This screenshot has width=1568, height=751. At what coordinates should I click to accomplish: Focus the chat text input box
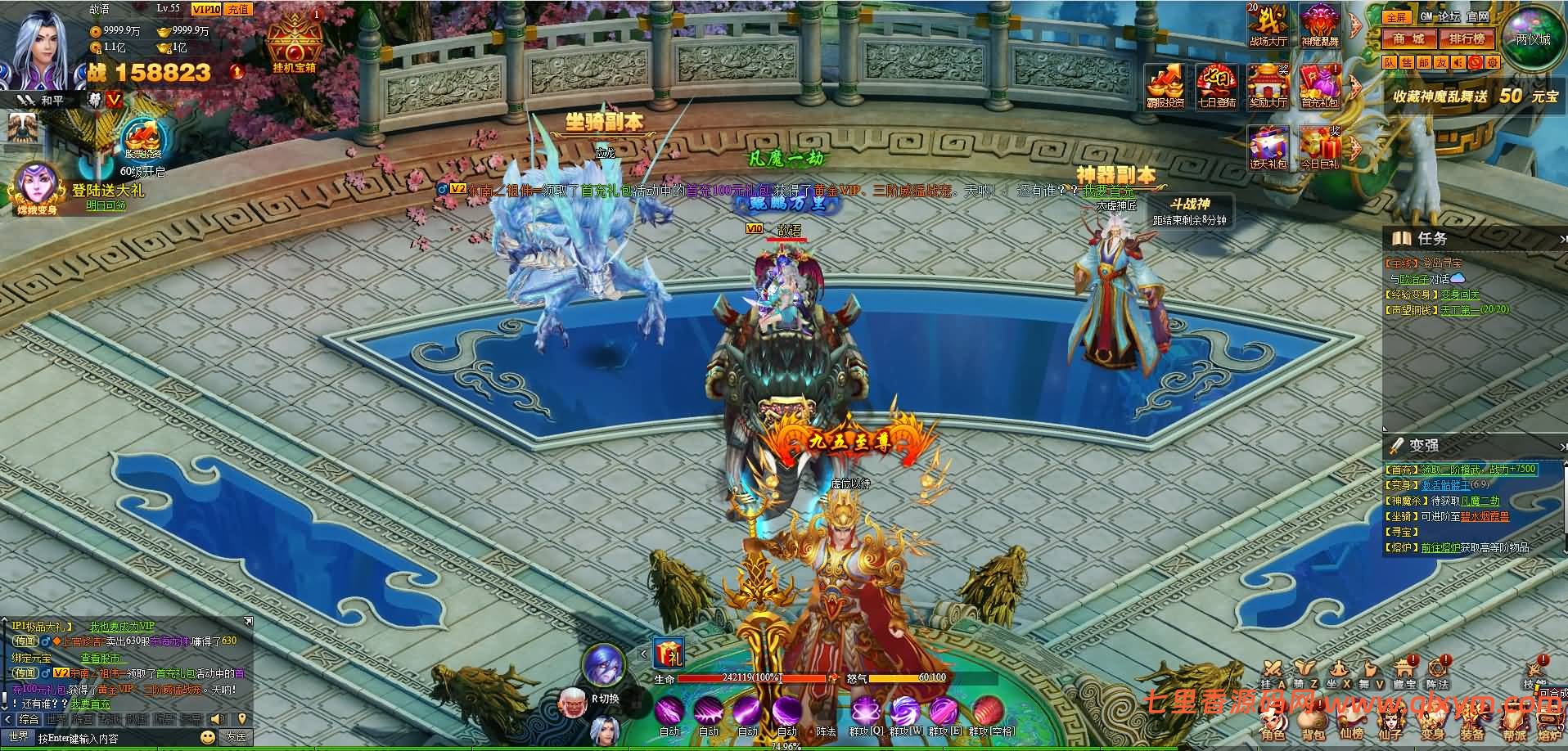click(115, 738)
